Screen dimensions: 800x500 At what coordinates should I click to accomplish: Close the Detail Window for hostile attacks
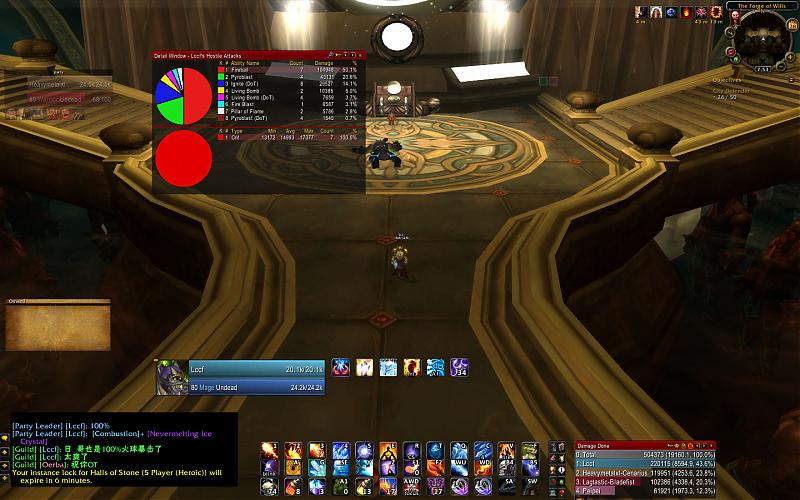click(361, 55)
